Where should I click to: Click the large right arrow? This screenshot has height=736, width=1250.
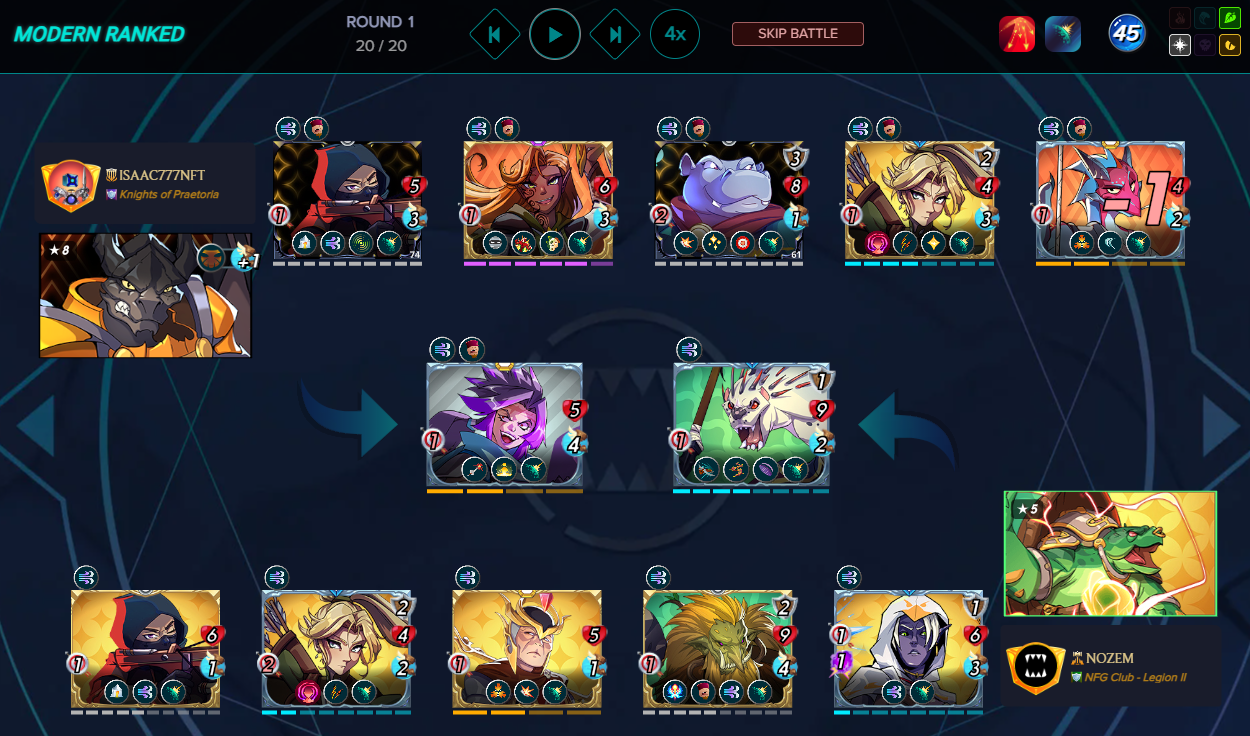1221,427
